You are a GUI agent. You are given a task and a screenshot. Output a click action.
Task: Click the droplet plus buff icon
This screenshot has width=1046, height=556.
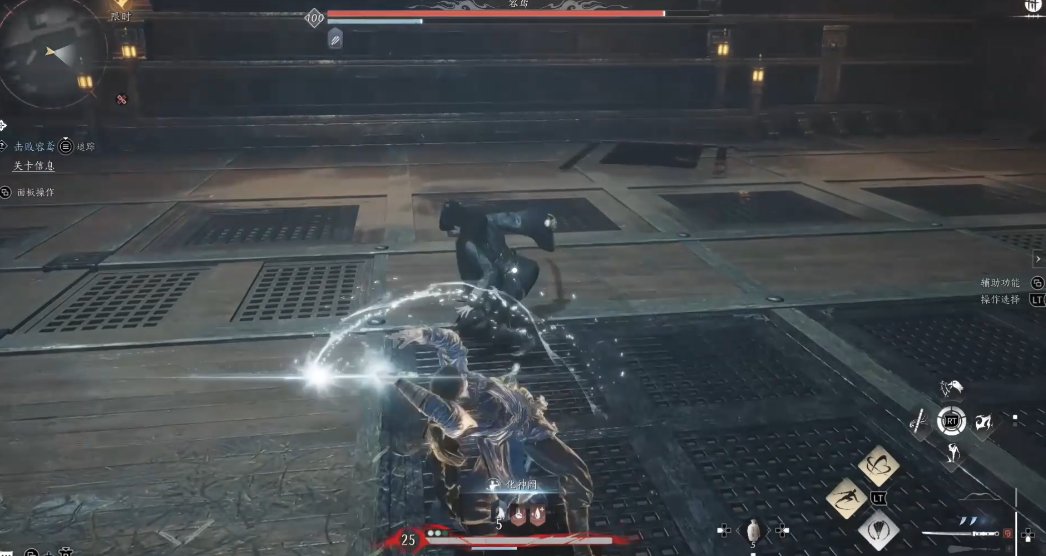[537, 514]
